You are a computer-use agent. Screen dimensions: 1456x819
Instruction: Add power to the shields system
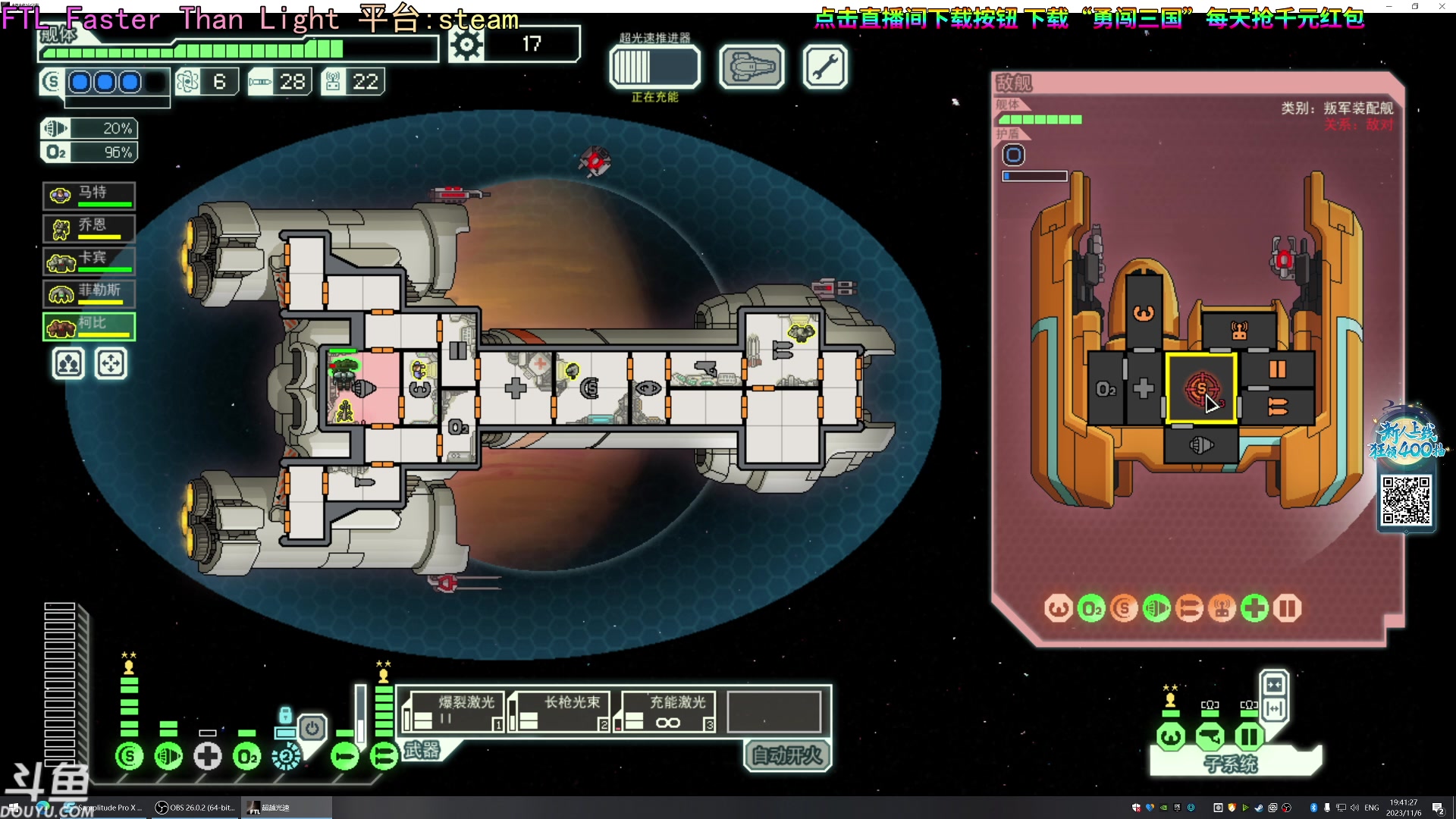pos(130,756)
